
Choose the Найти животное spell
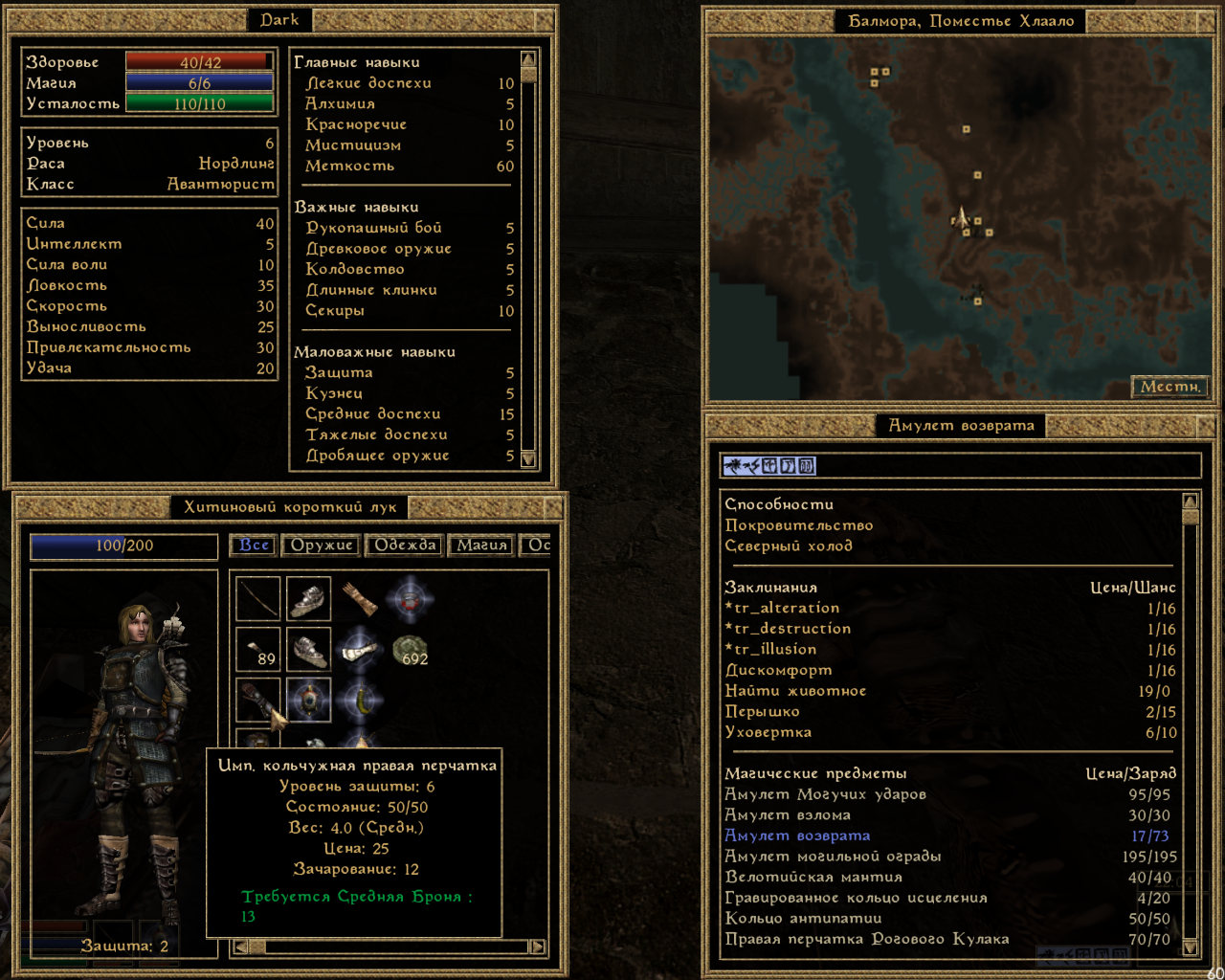[x=795, y=691]
